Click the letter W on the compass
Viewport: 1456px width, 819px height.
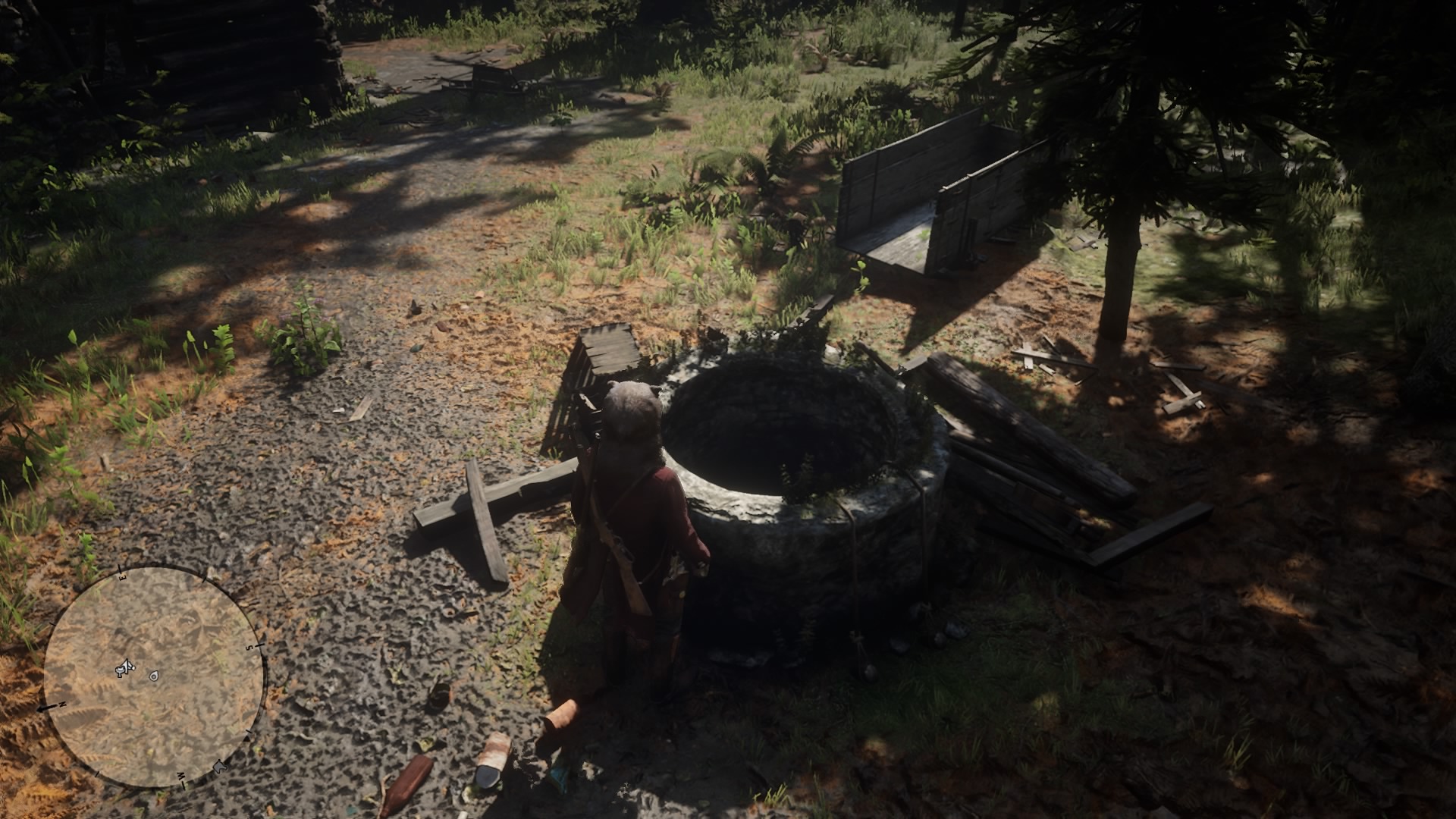[x=181, y=775]
